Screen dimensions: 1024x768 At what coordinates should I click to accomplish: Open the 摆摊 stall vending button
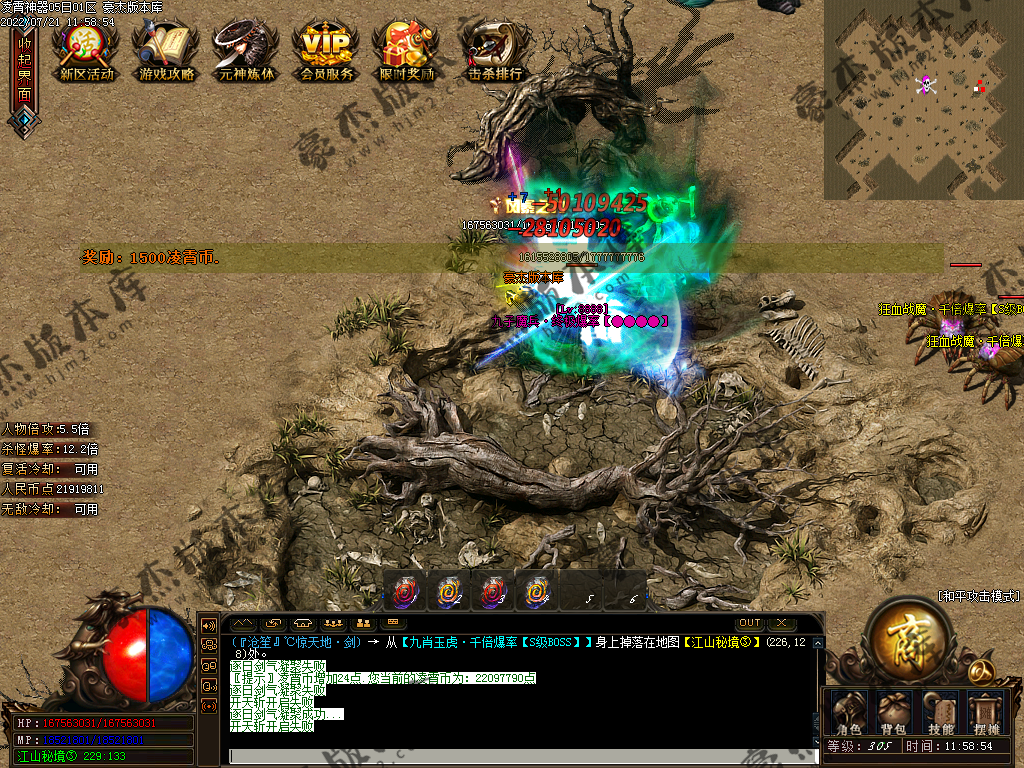(987, 712)
